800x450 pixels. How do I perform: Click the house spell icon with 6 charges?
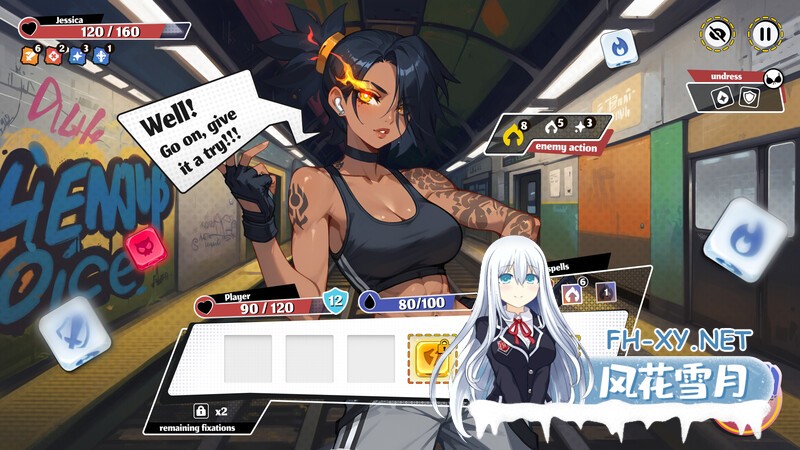tap(574, 294)
